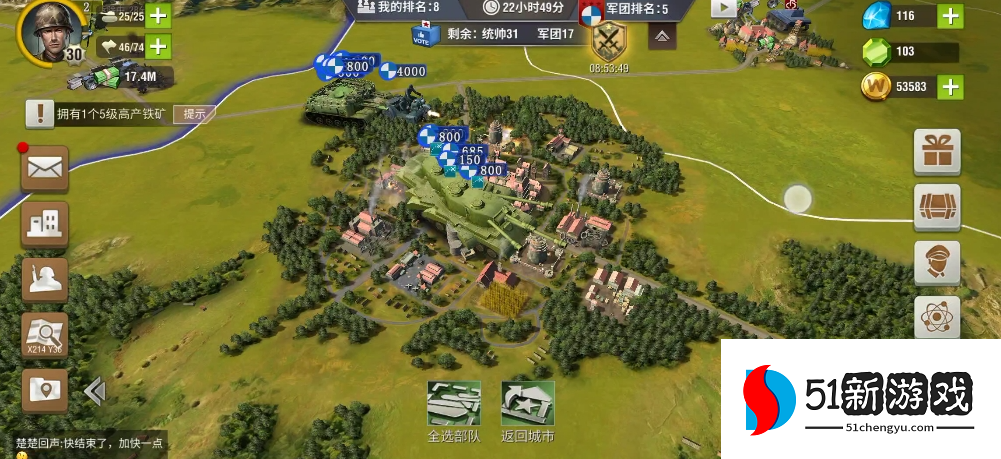Screen dimensions: 1001x459
Task: Add more tank troop capacity with plus
Action: pos(158,17)
